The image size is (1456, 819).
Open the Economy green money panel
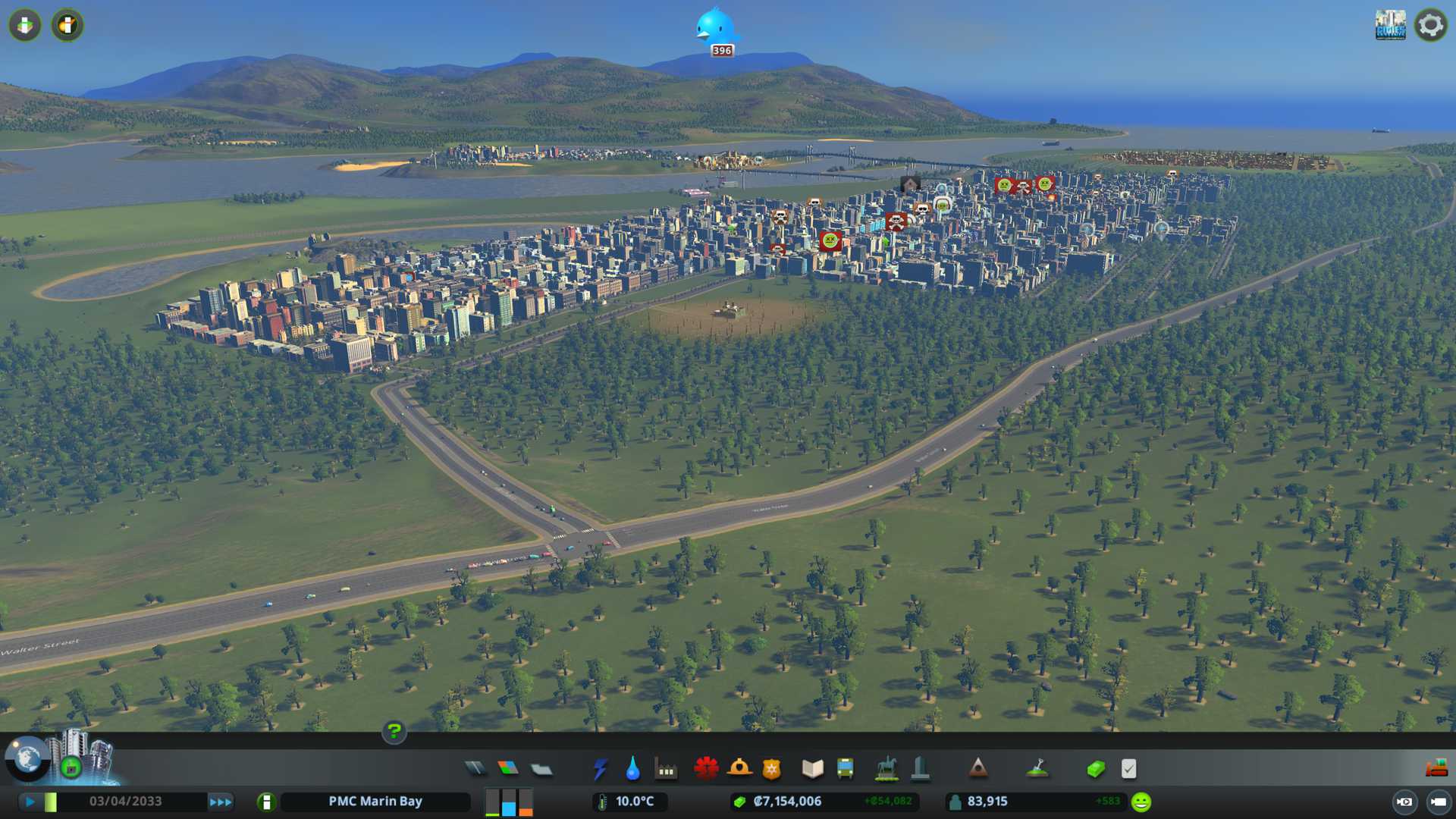(1096, 769)
